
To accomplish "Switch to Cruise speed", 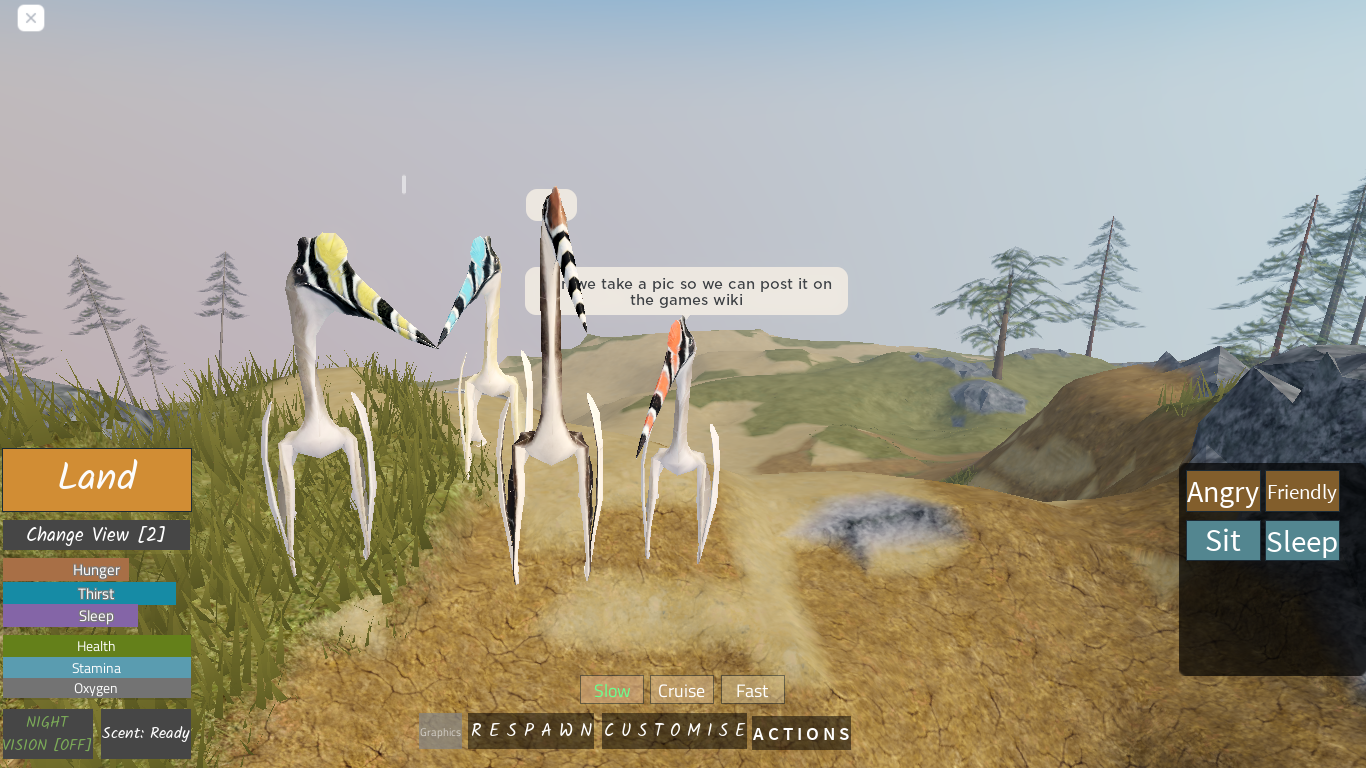I will coord(681,690).
